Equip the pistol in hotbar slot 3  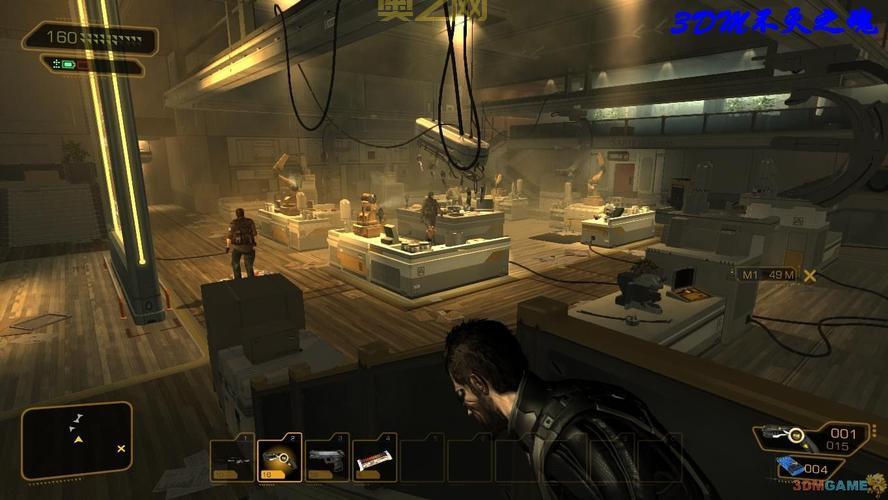pyautogui.click(x=327, y=459)
